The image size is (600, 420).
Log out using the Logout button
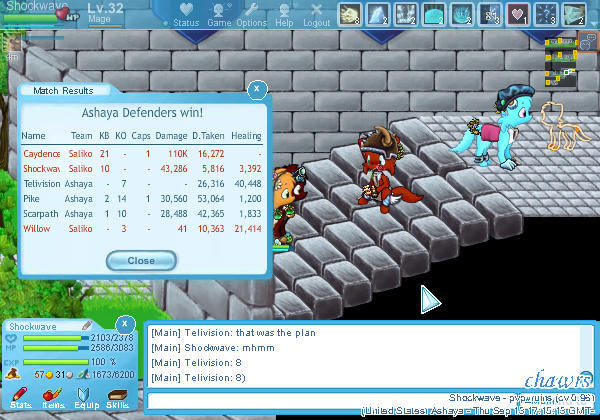tap(316, 14)
